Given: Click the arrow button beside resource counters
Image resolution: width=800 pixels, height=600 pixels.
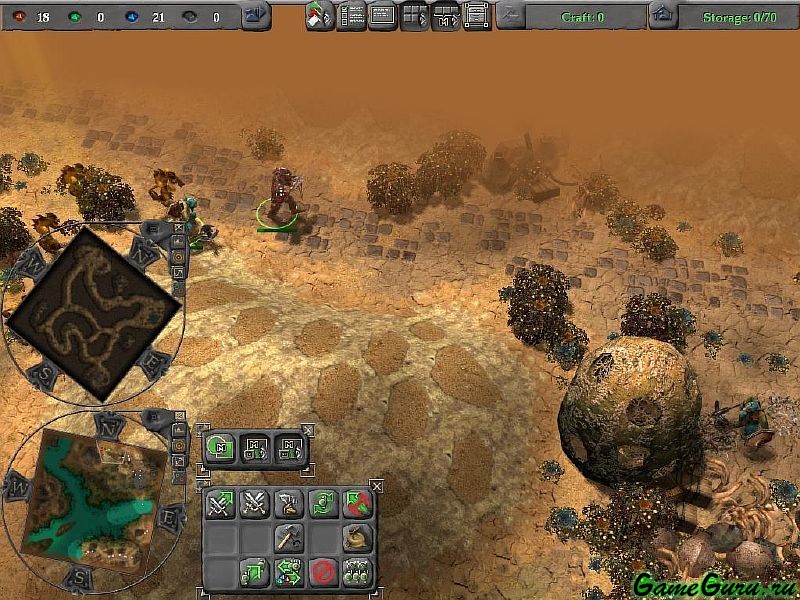Looking at the screenshot, I should pos(256,16).
